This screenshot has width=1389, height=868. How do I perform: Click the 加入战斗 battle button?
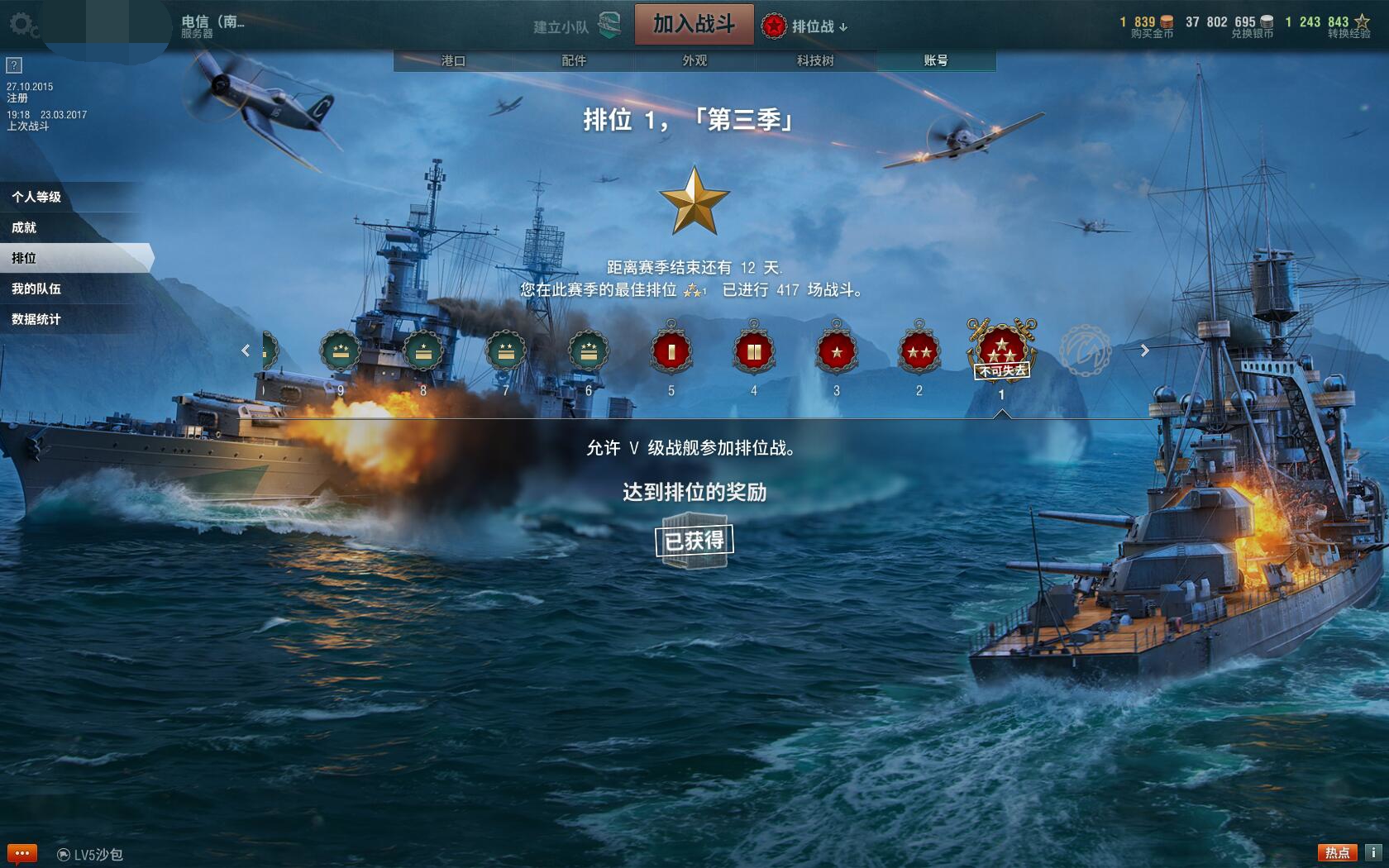694,24
